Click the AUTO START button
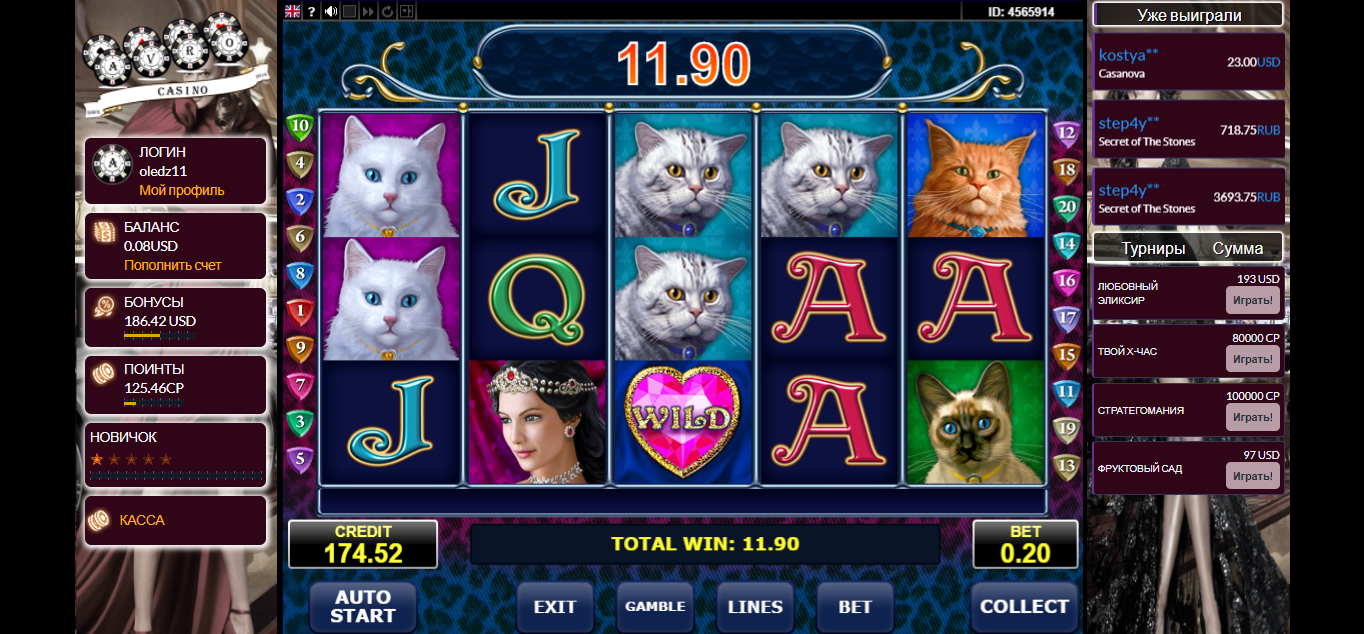 (x=362, y=607)
